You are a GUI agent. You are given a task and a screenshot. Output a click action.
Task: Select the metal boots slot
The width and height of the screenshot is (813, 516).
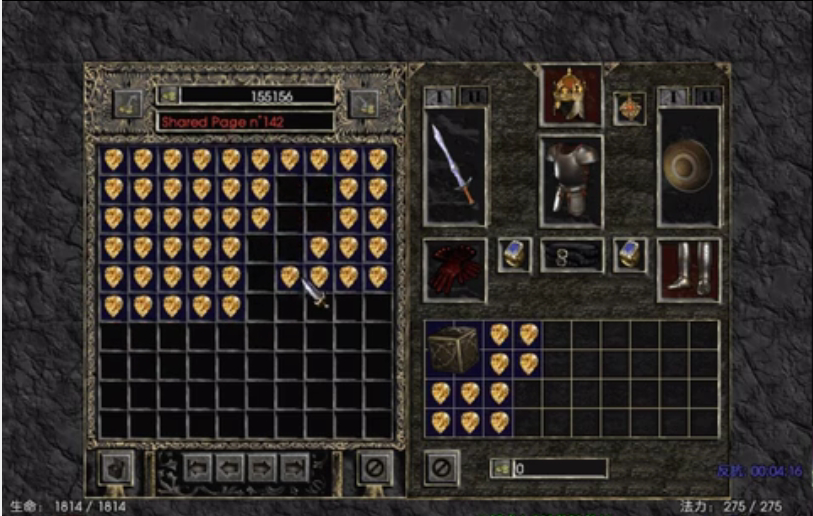click(x=688, y=270)
